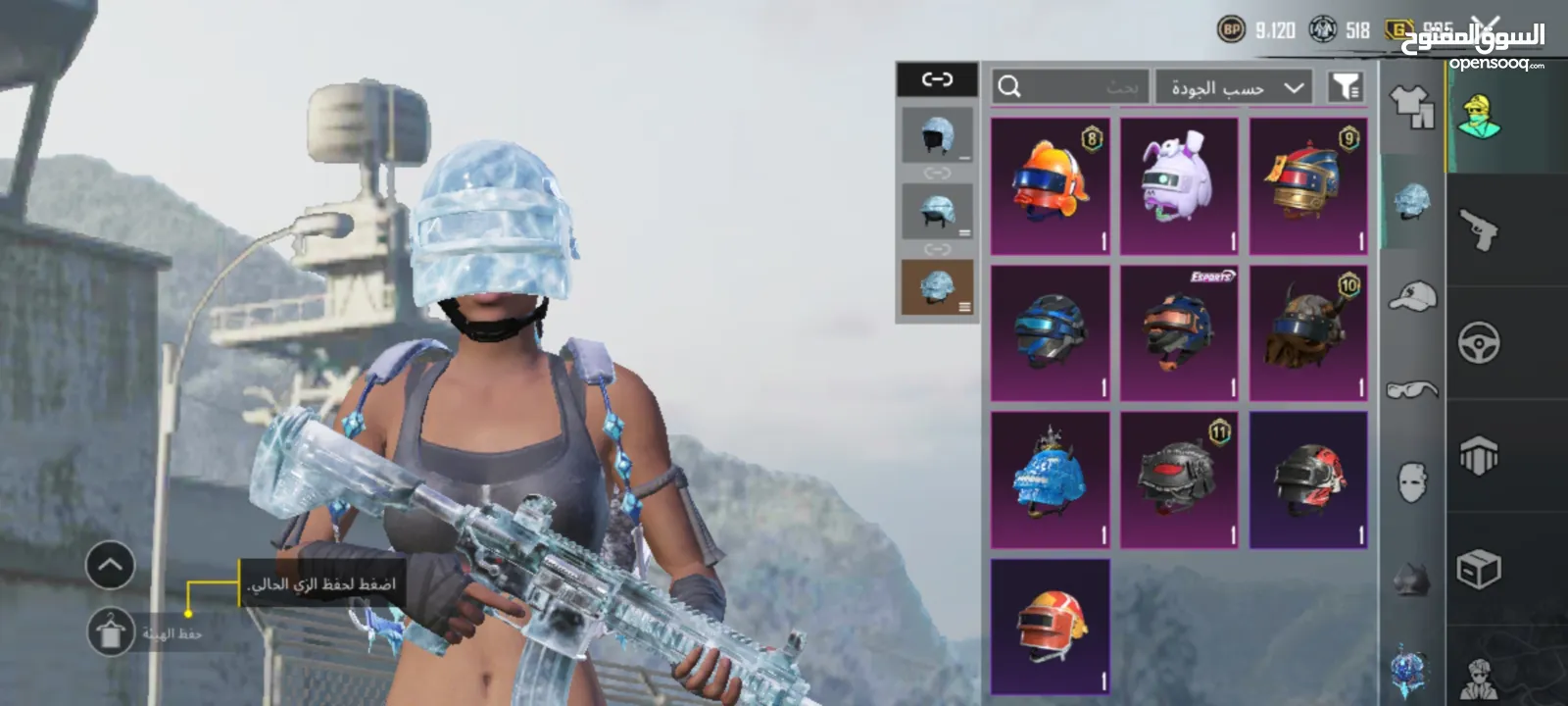Expand the up-arrow circle button
This screenshot has height=706, width=1568.
click(x=110, y=565)
